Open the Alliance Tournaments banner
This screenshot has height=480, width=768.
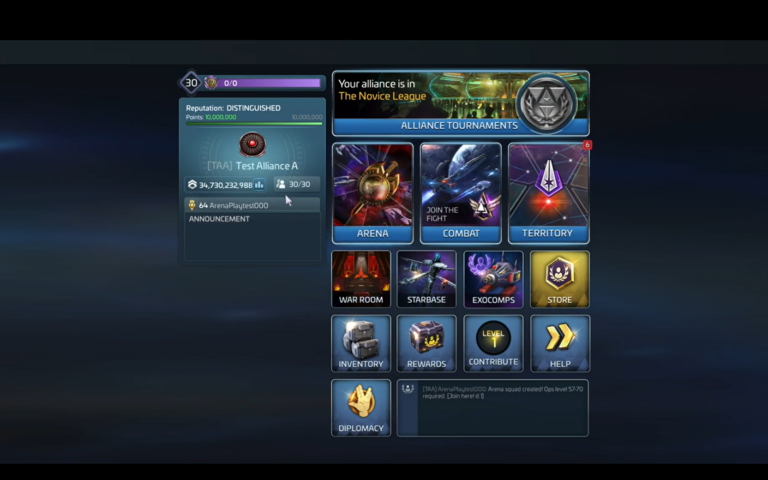pyautogui.click(x=460, y=103)
